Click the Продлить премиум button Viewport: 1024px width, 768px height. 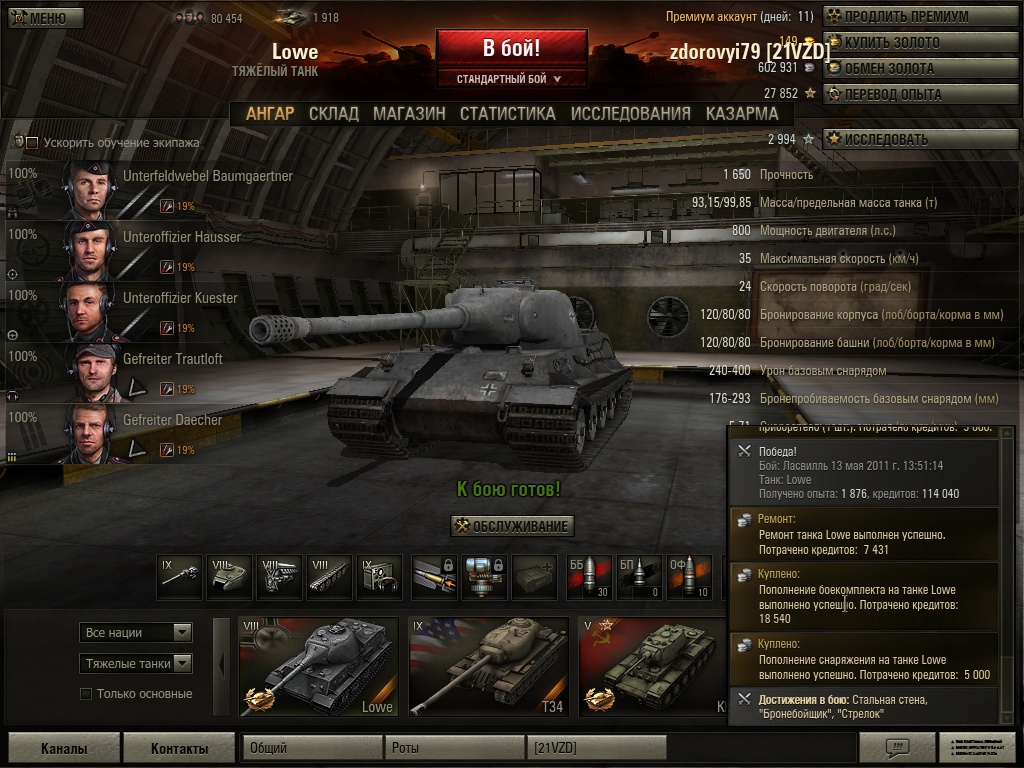click(906, 17)
